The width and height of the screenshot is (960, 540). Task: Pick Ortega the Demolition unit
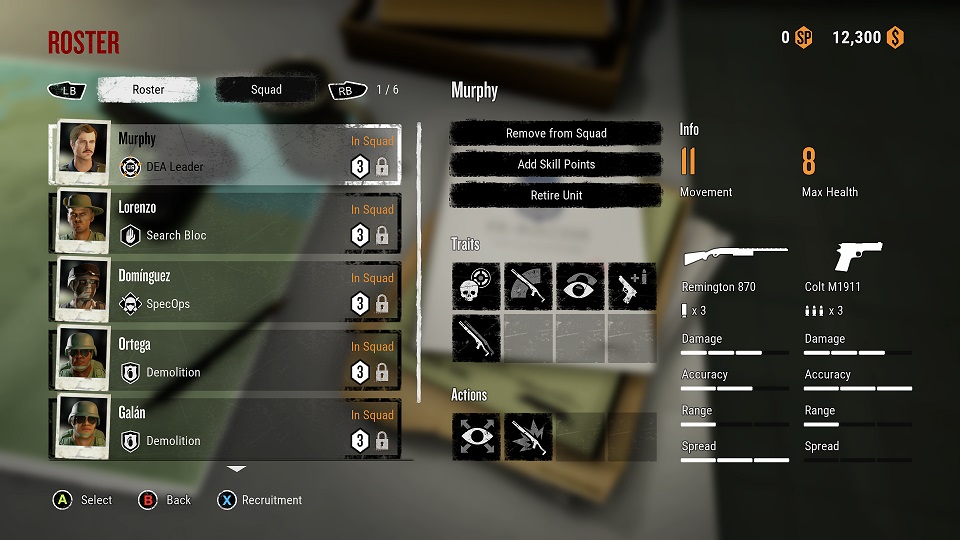[225, 359]
